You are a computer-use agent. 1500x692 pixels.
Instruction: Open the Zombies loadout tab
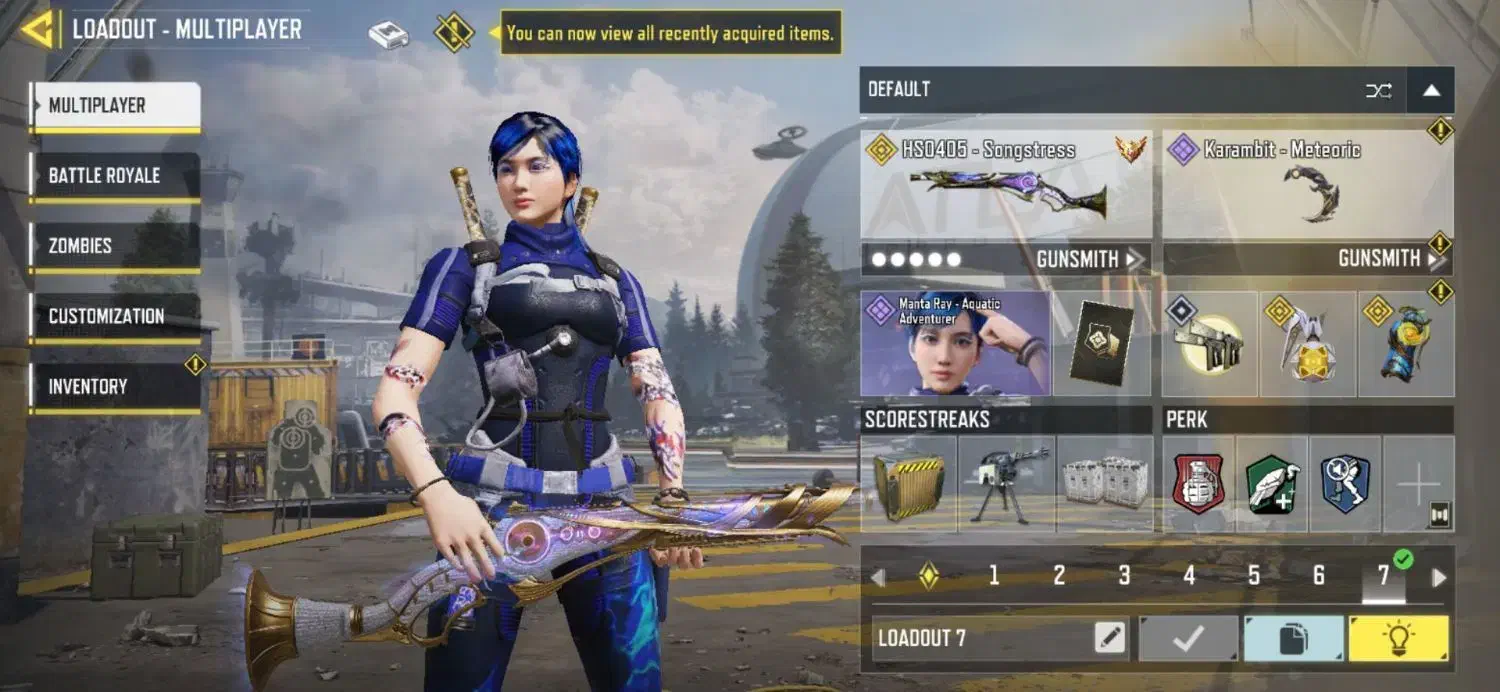tap(115, 246)
